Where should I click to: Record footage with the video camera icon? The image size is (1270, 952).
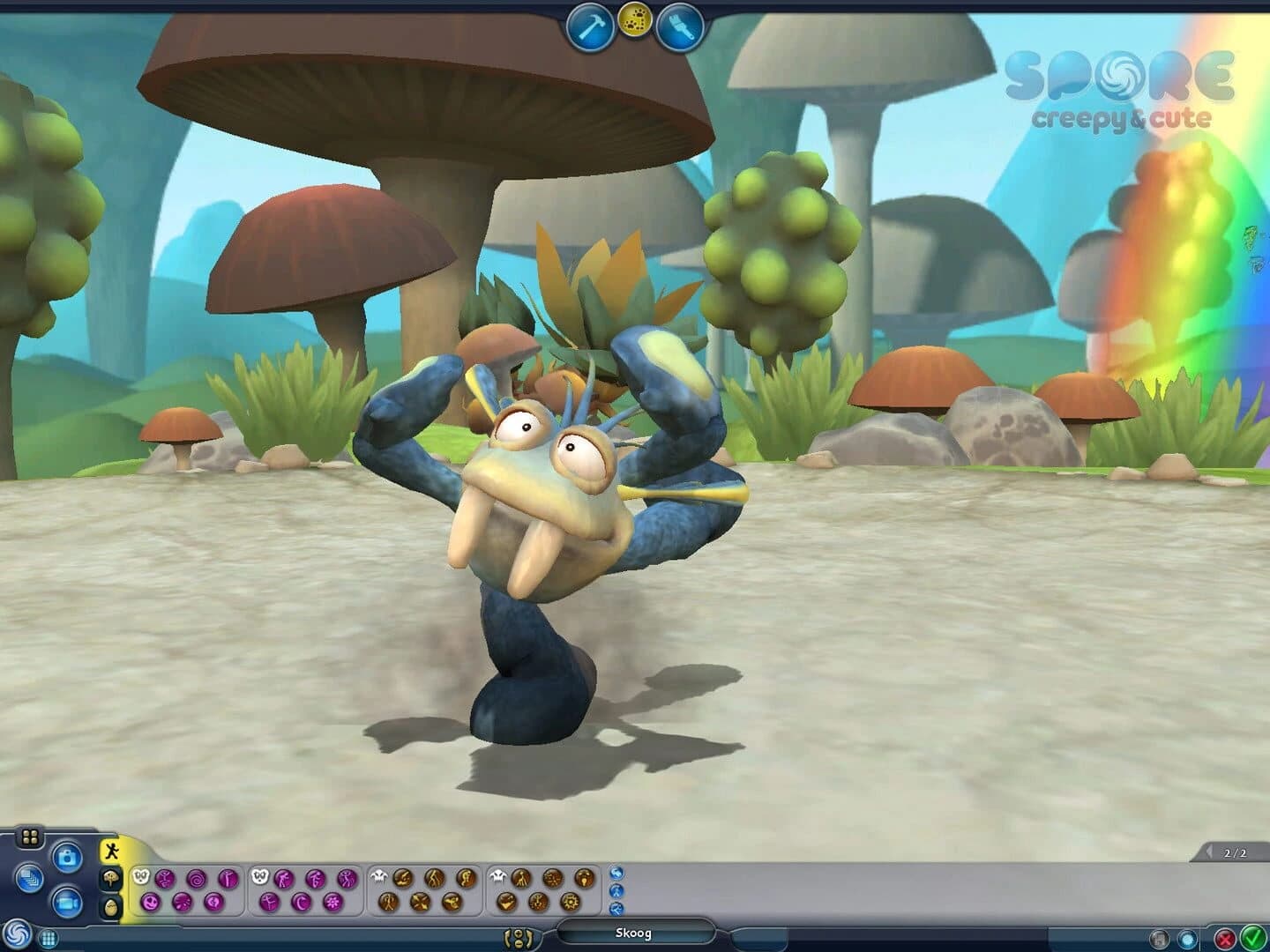(x=66, y=904)
